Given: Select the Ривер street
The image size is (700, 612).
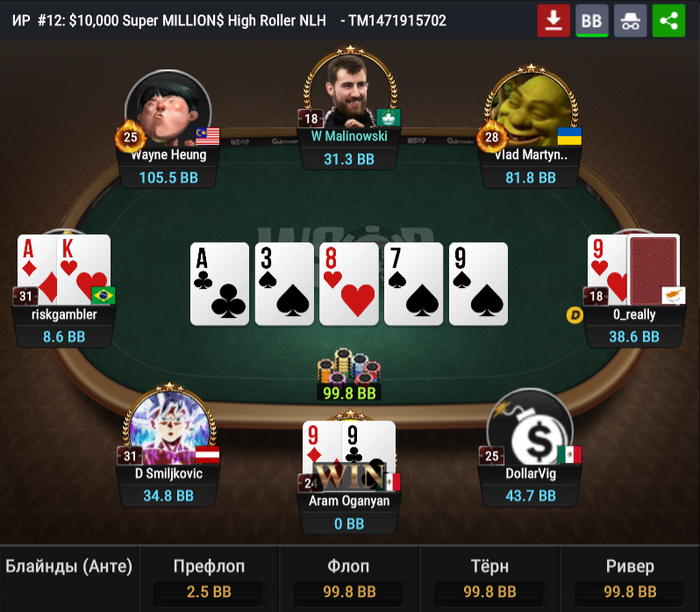Looking at the screenshot, I should coord(630,578).
